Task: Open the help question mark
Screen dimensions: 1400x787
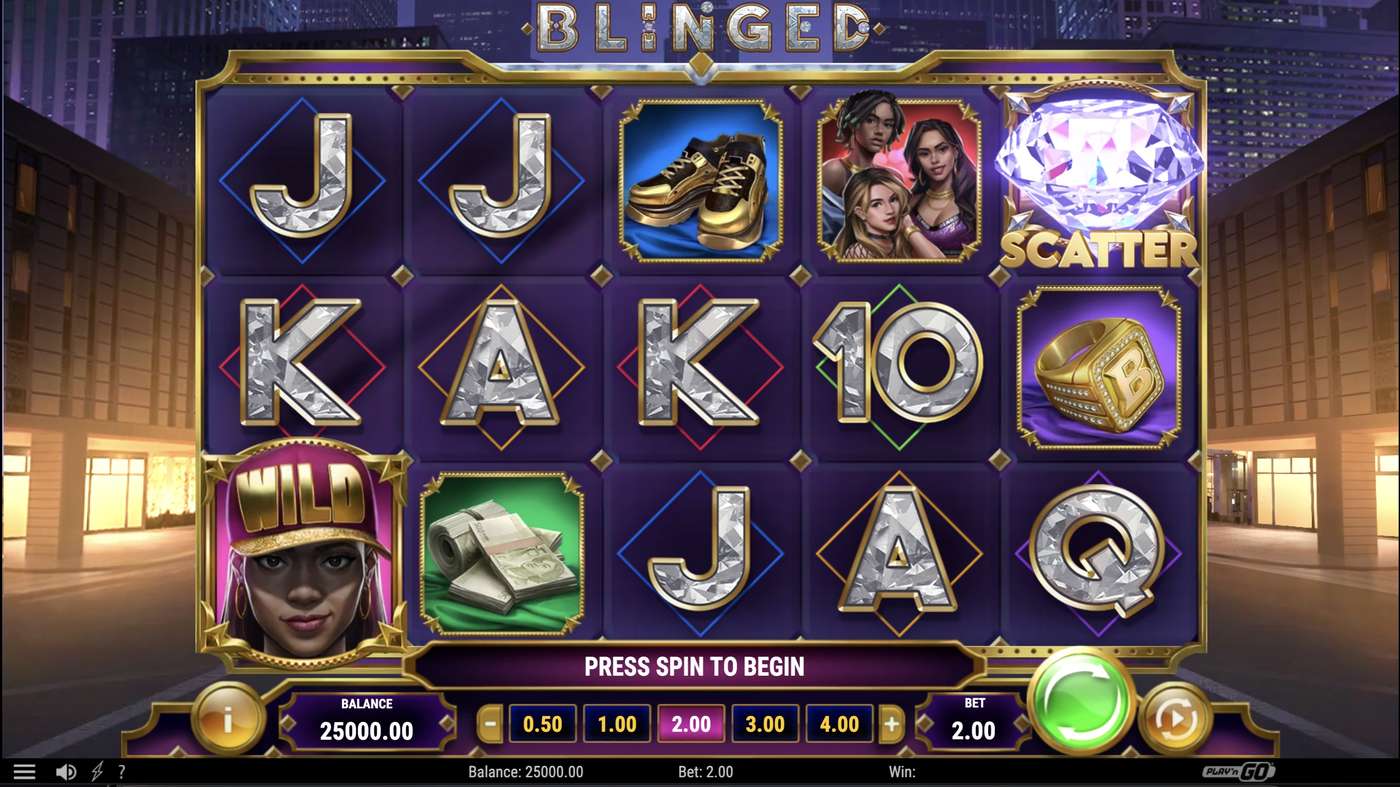Action: pos(122,771)
